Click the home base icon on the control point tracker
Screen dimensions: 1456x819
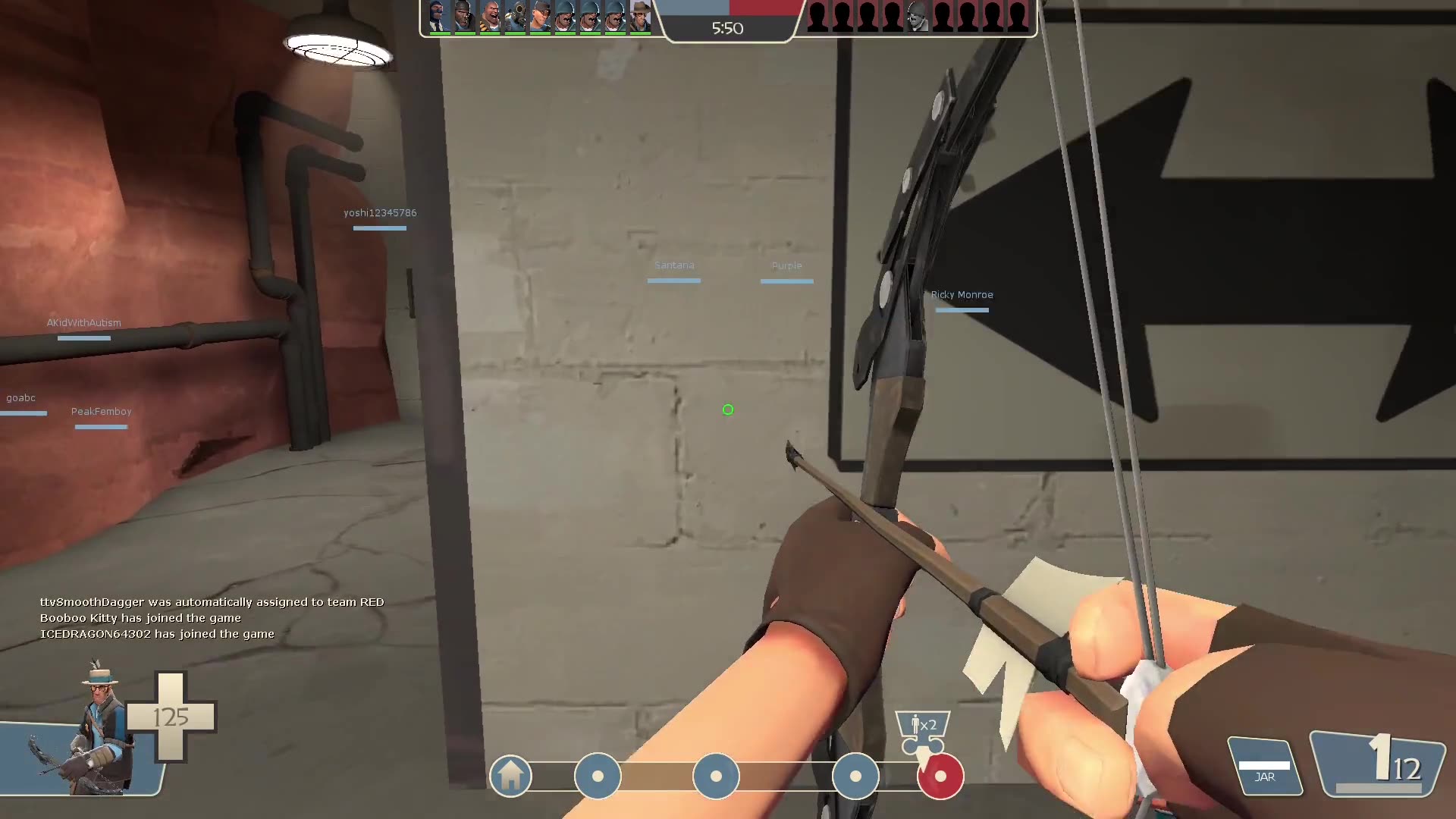click(510, 776)
